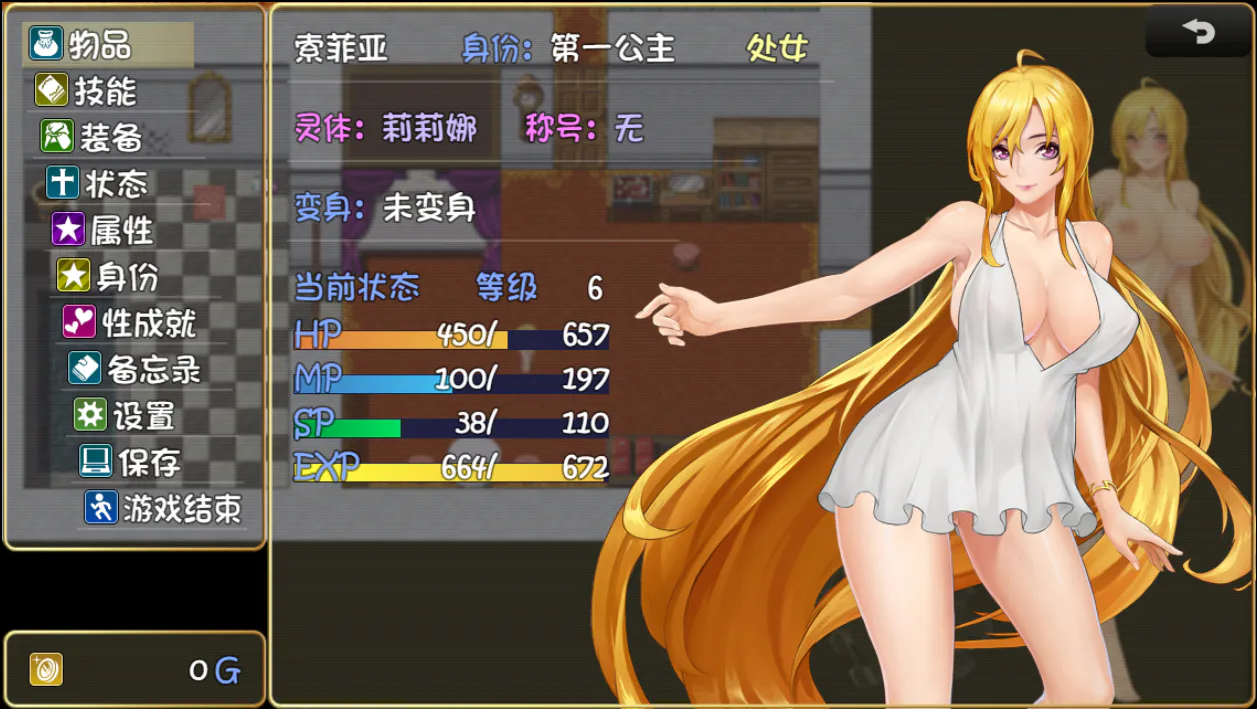Screen dimensions: 1257x709
Task: Open the 性成就 achievements entry
Action: pyautogui.click(x=148, y=322)
